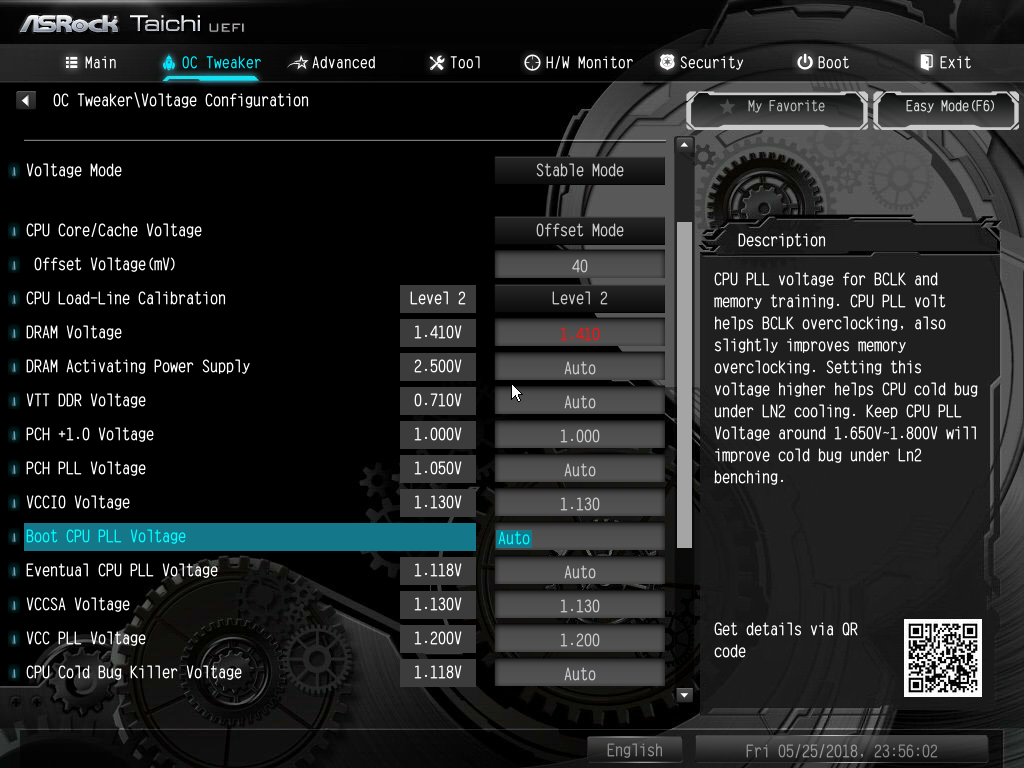Show the H/W Monitor tab

pyautogui.click(x=578, y=62)
